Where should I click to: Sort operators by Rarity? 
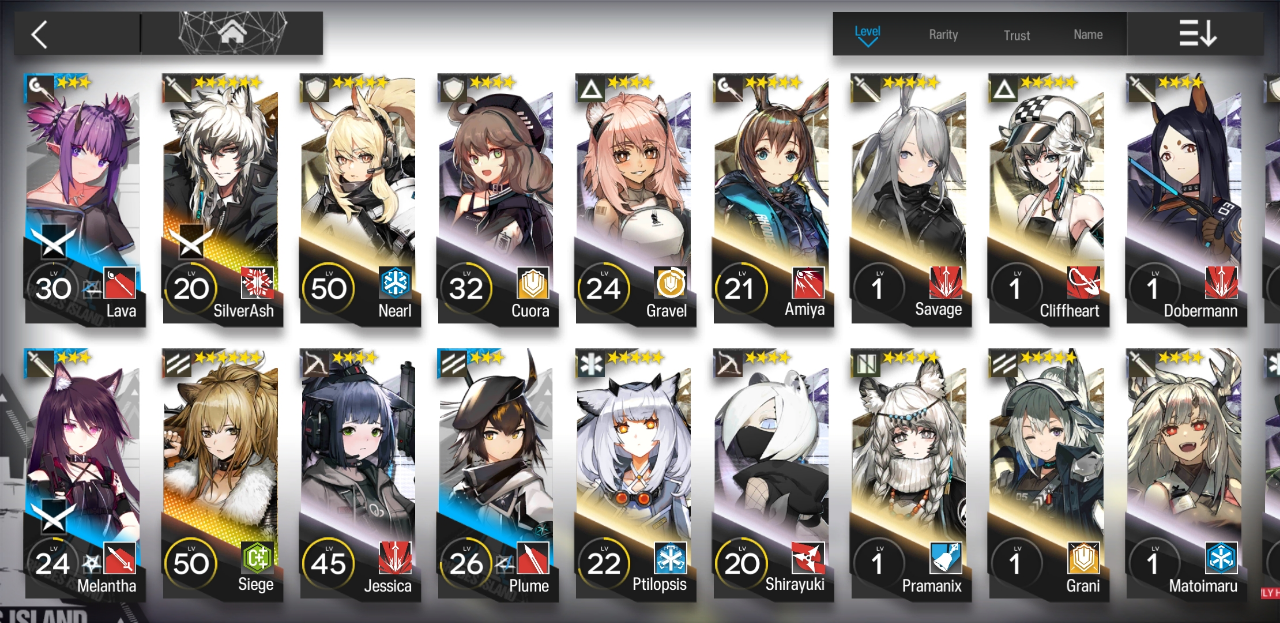pos(943,35)
